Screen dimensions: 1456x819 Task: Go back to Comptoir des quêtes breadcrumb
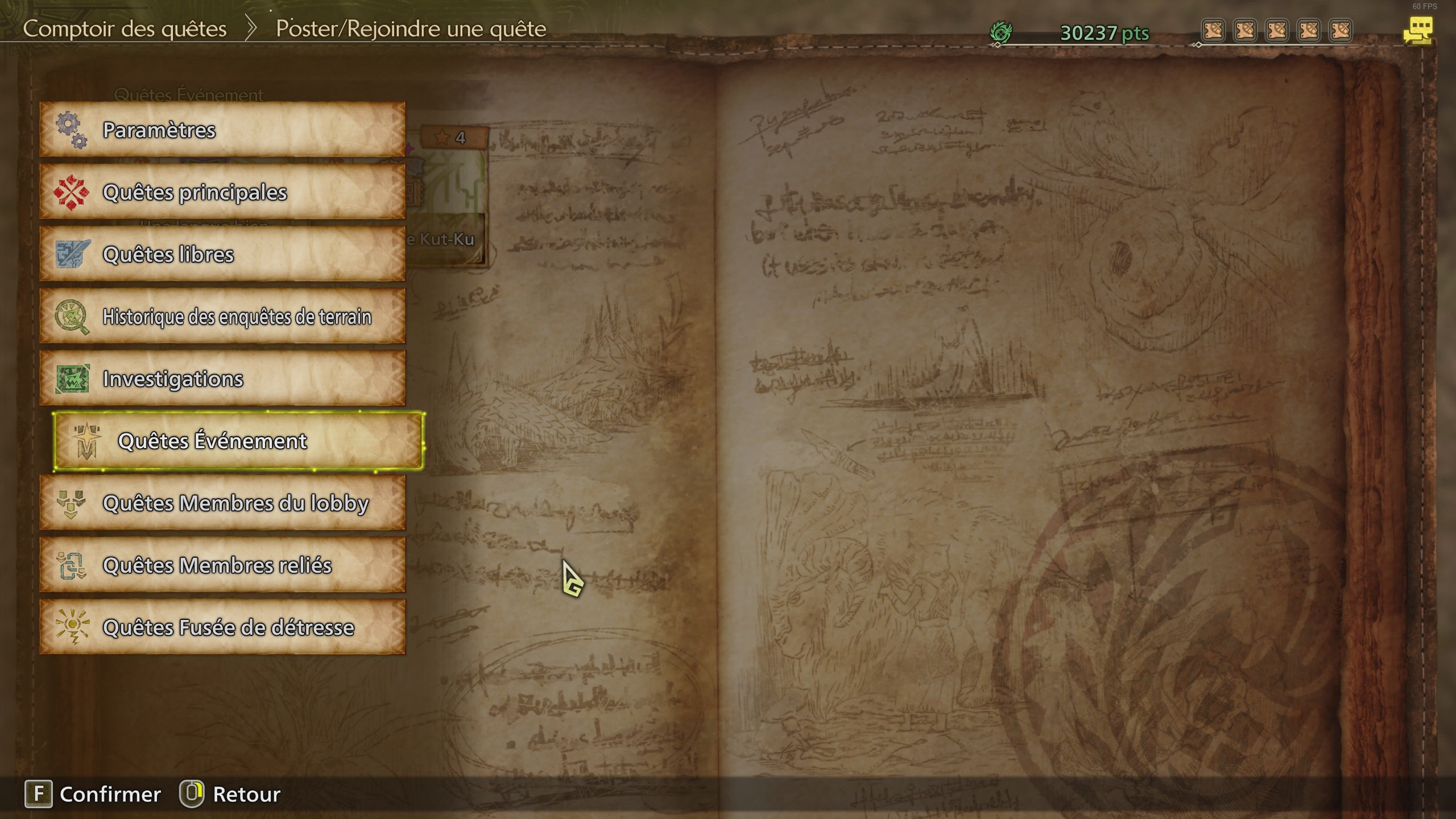[x=126, y=28]
